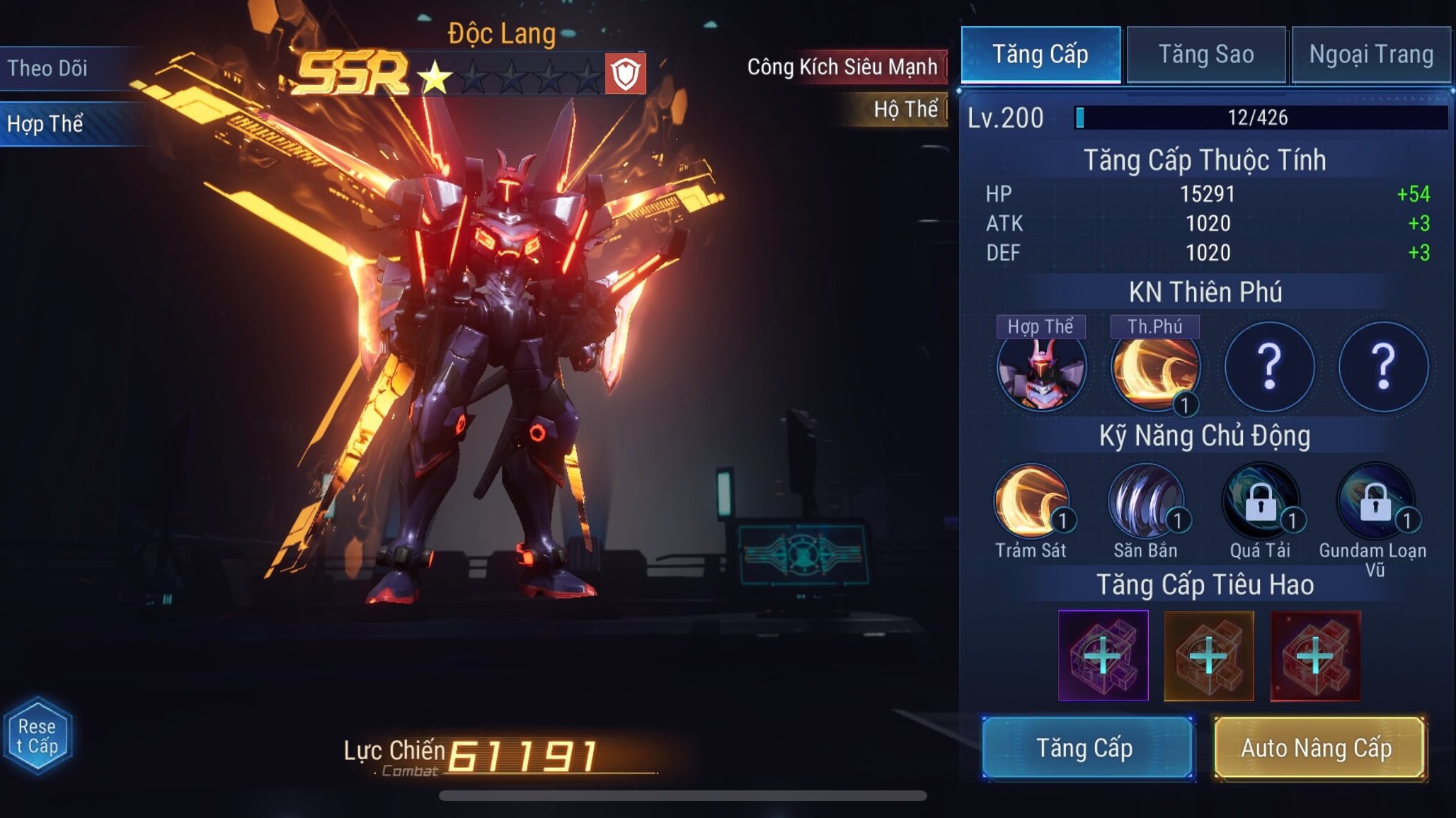Click the red shield type icon
This screenshot has width=1456, height=818.
[625, 74]
